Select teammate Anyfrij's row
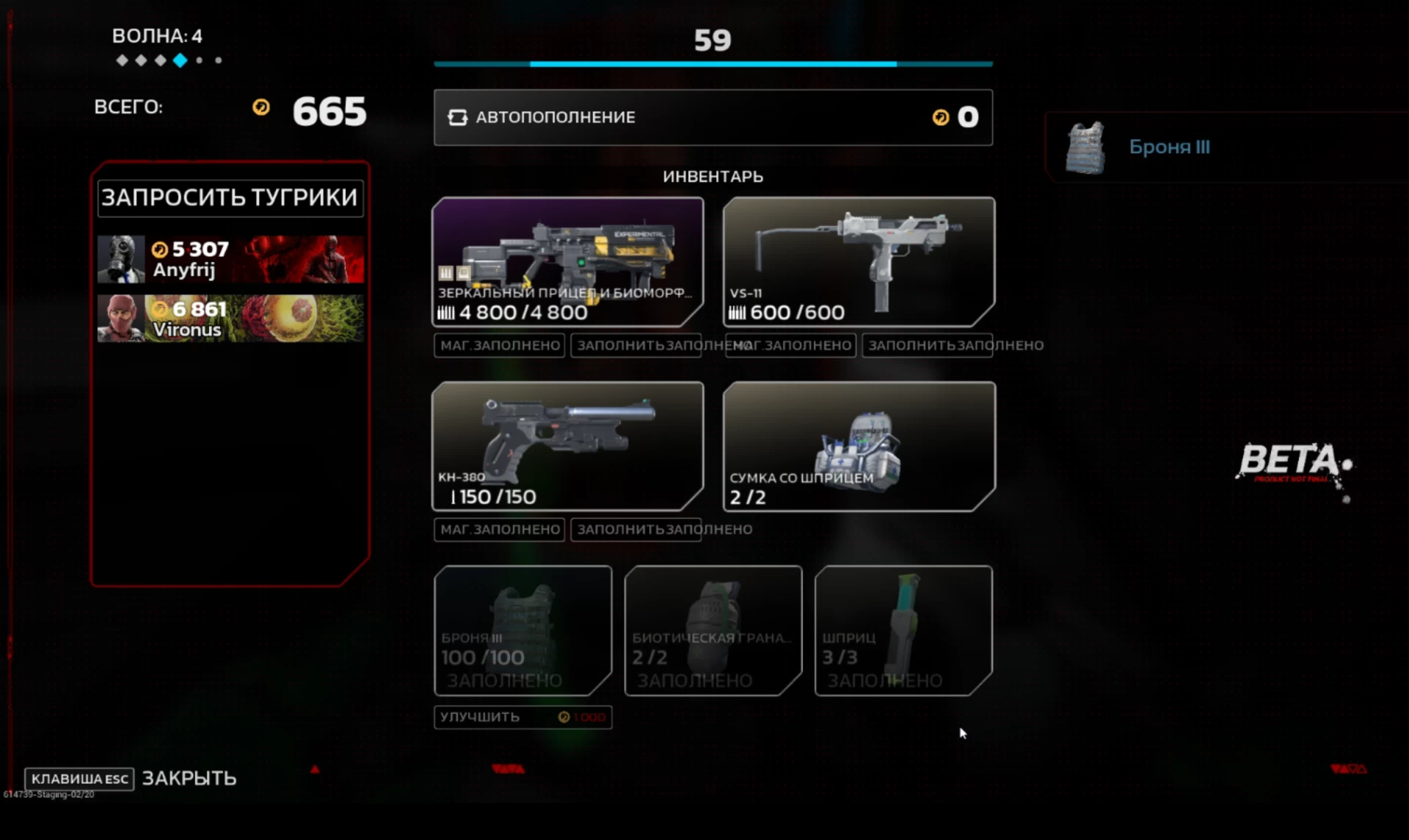Viewport: 1409px width, 840px height. [x=230, y=260]
